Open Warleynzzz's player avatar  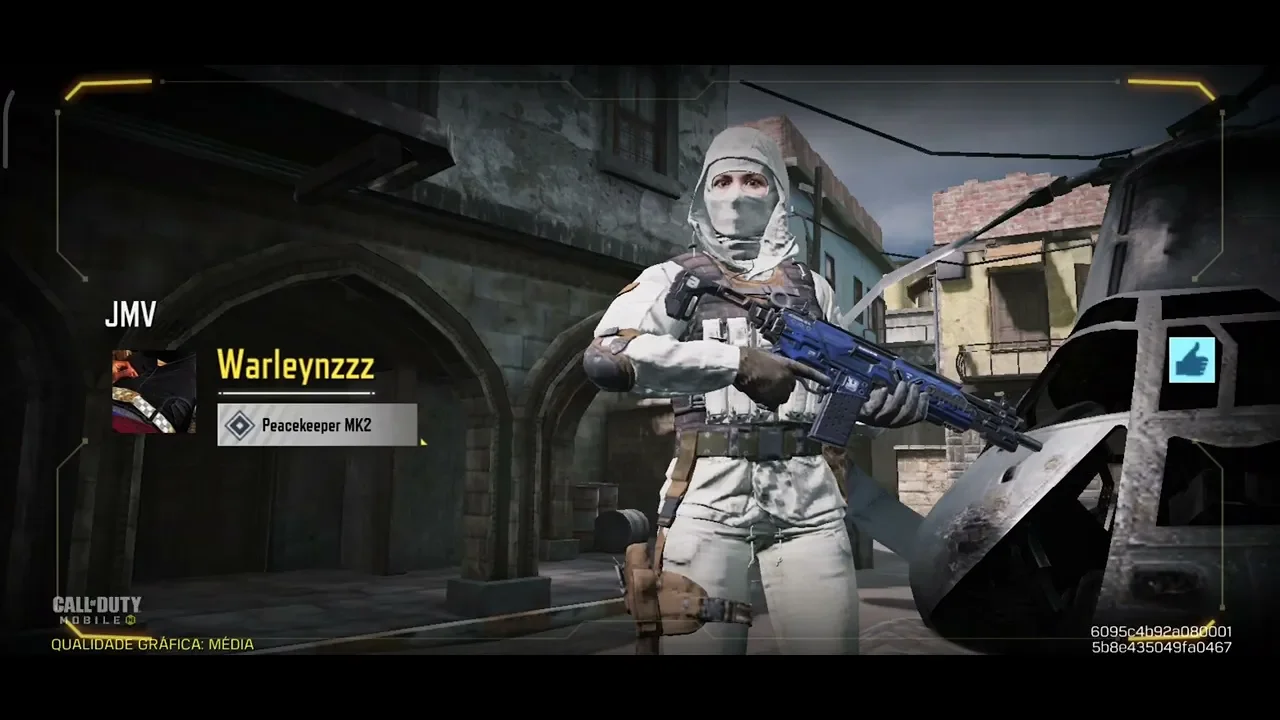tap(154, 391)
